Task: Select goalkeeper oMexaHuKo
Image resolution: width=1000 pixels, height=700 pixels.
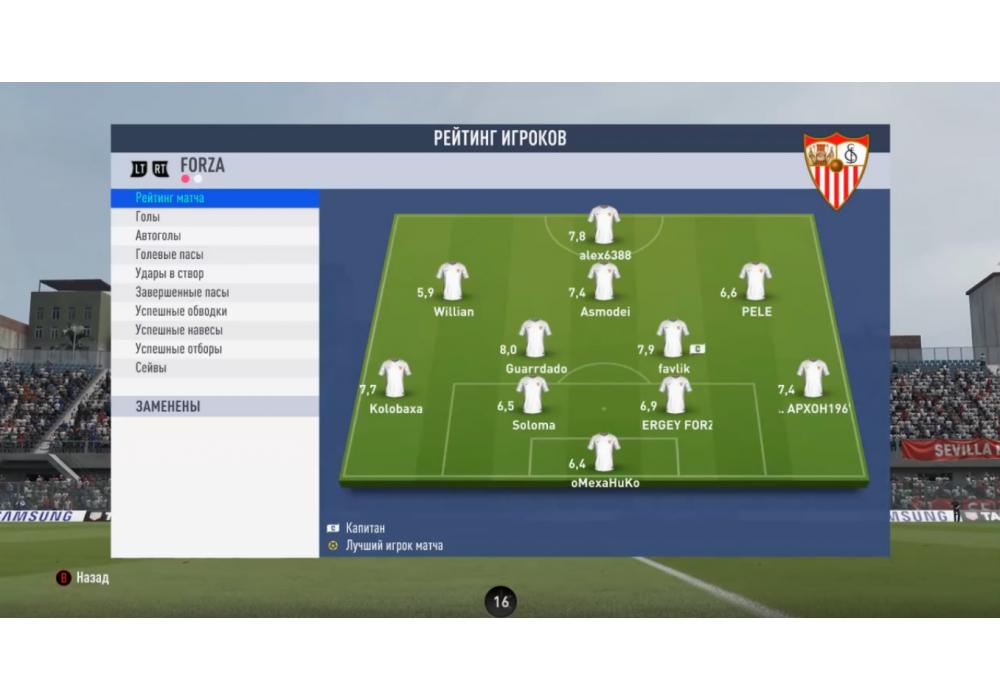Action: pyautogui.click(x=604, y=453)
